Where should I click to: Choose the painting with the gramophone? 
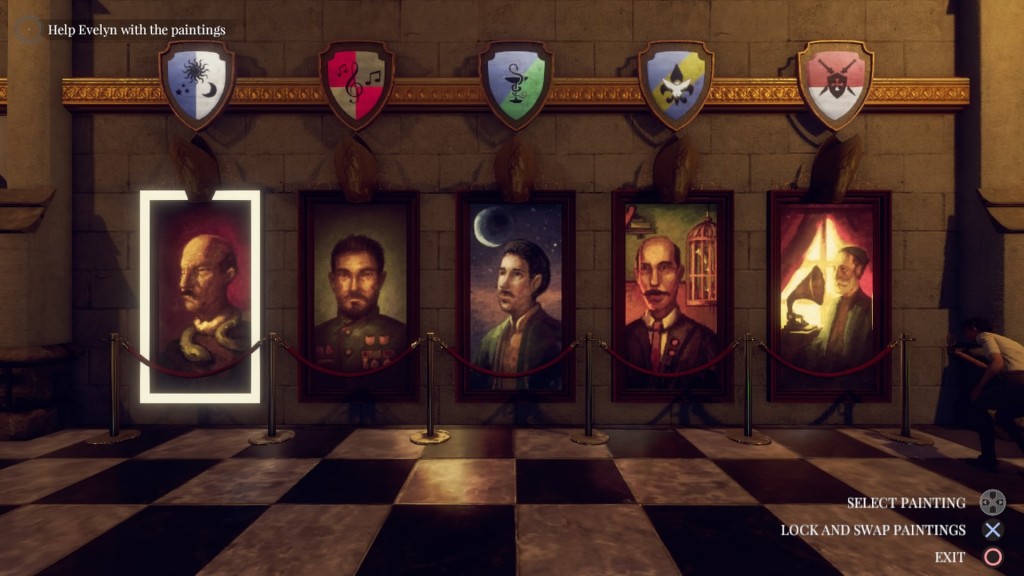click(829, 296)
